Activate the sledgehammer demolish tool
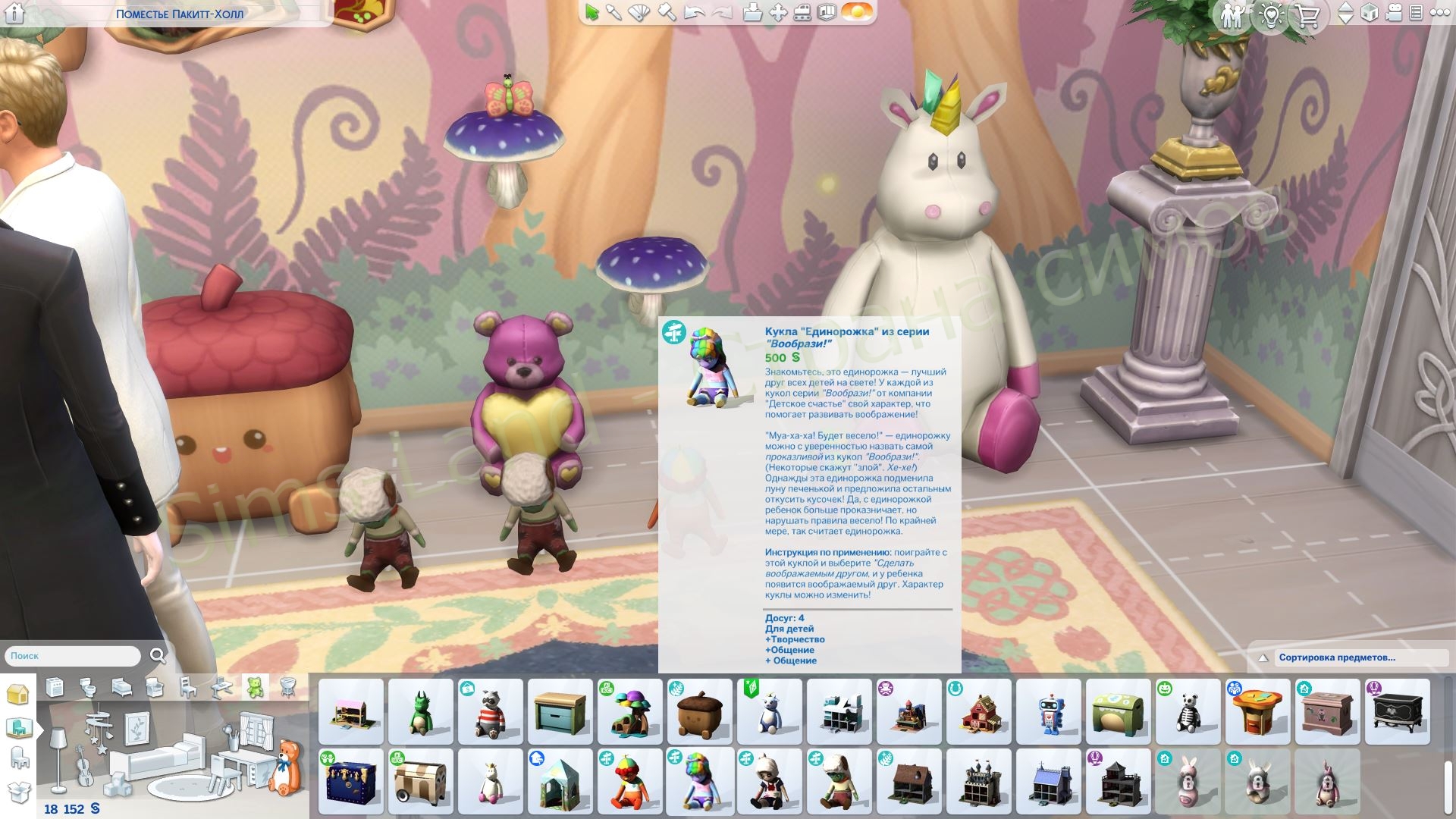 (x=666, y=13)
